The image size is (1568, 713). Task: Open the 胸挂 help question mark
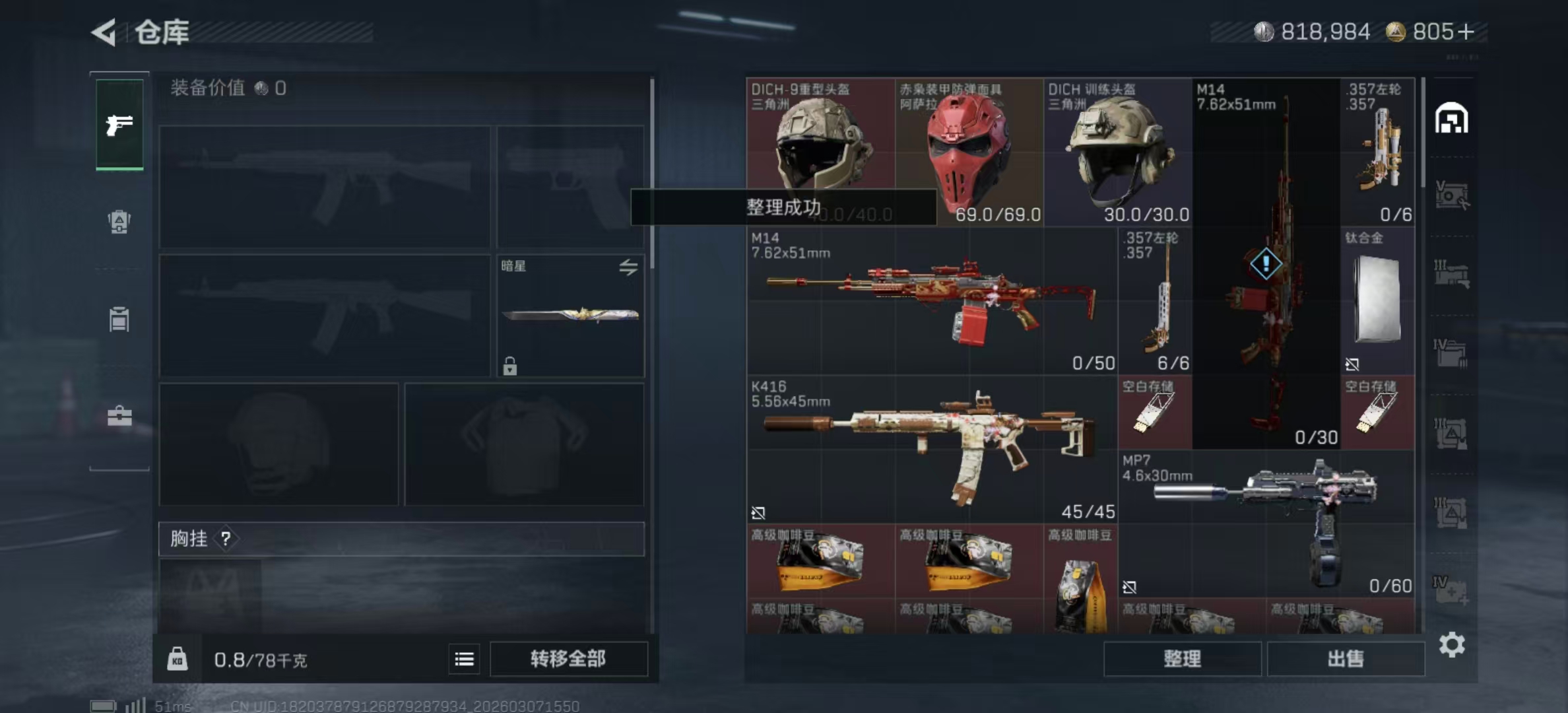226,539
